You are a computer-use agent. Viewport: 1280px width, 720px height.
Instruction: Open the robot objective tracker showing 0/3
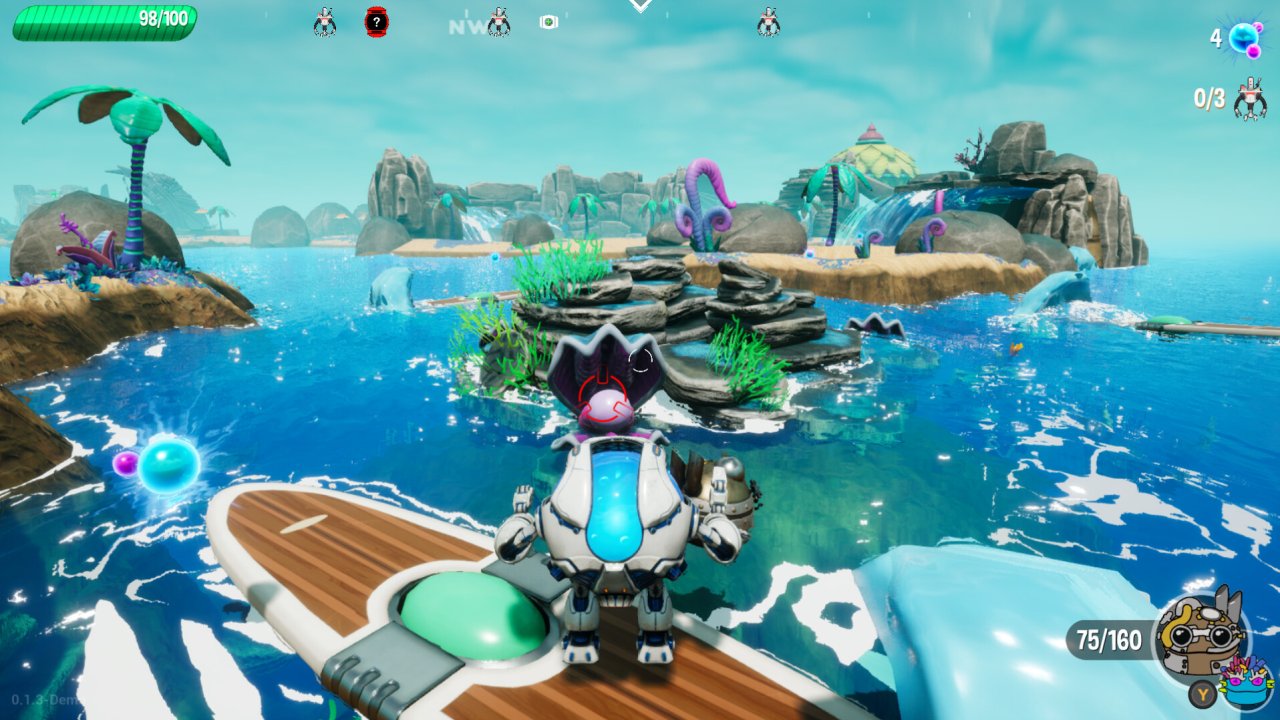click(x=1248, y=99)
